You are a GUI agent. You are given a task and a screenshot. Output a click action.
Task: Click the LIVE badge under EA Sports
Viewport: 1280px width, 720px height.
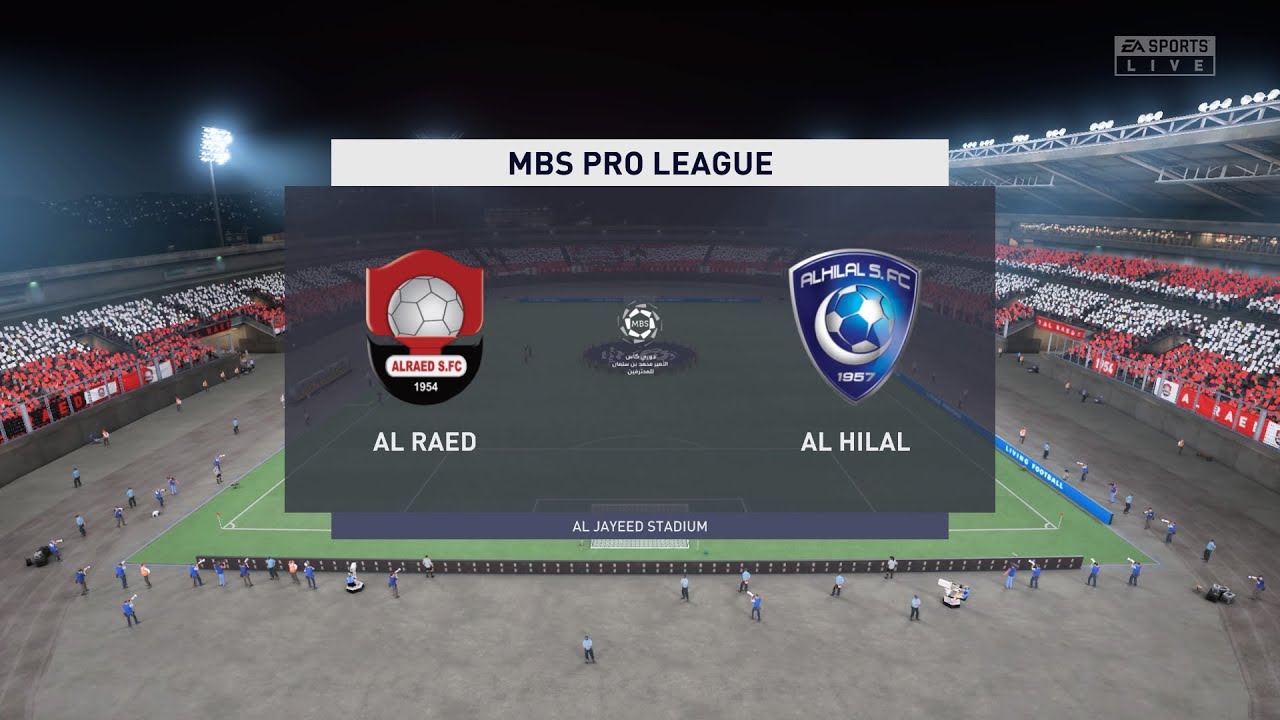[1164, 63]
